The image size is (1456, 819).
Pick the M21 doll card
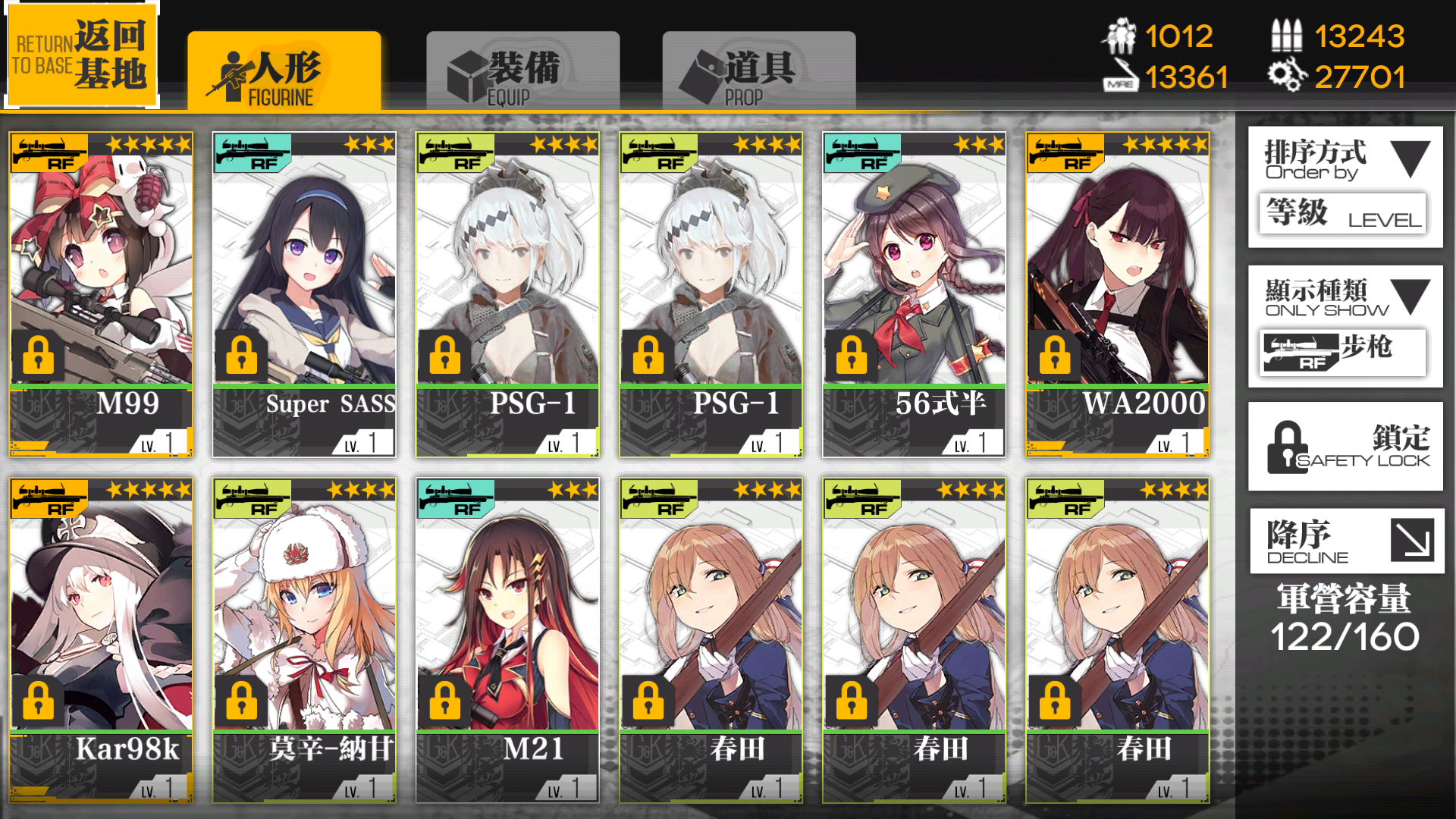click(507, 639)
